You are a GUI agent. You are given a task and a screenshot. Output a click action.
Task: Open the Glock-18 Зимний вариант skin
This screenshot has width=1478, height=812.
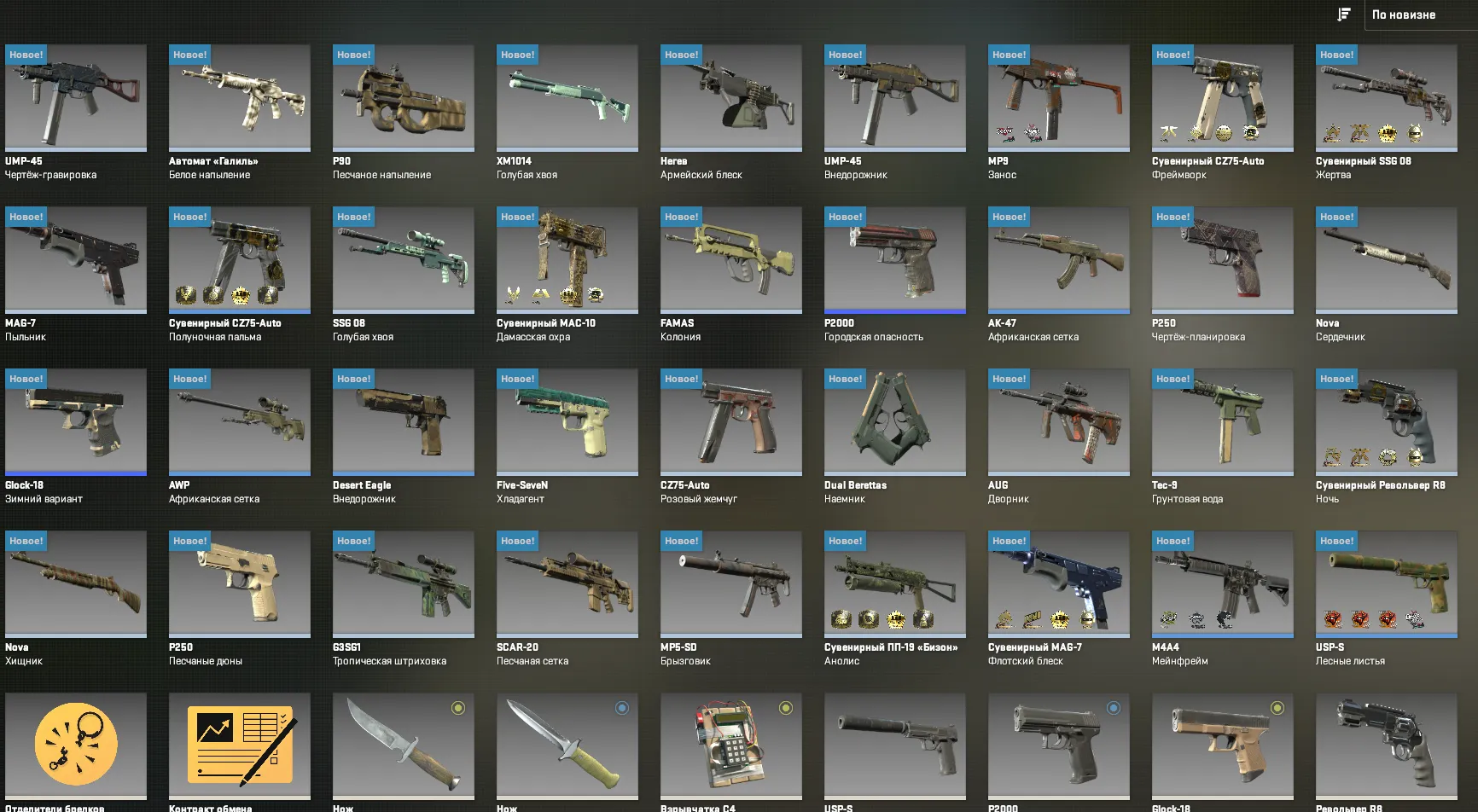(76, 422)
